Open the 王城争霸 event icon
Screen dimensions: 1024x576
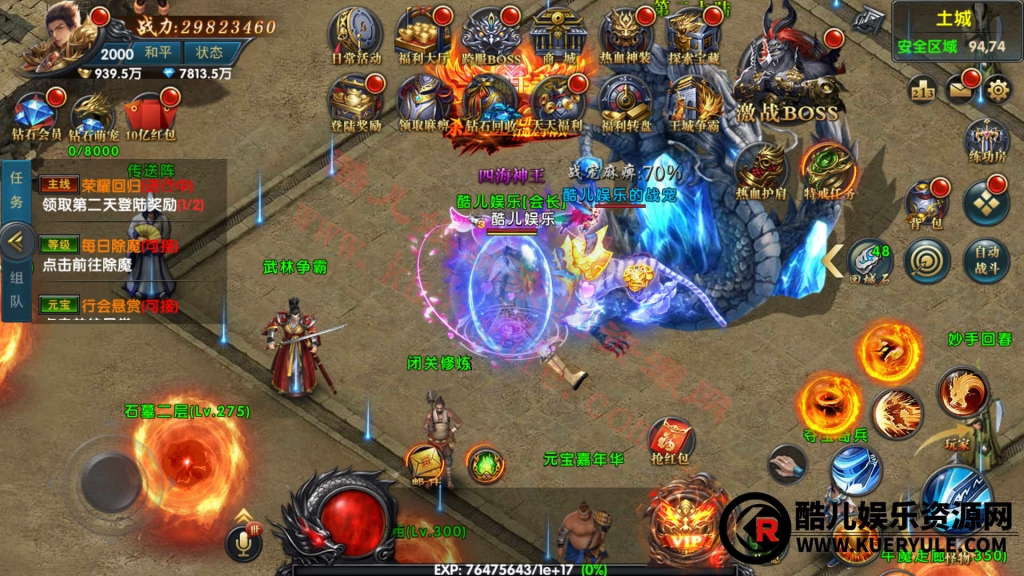click(694, 103)
